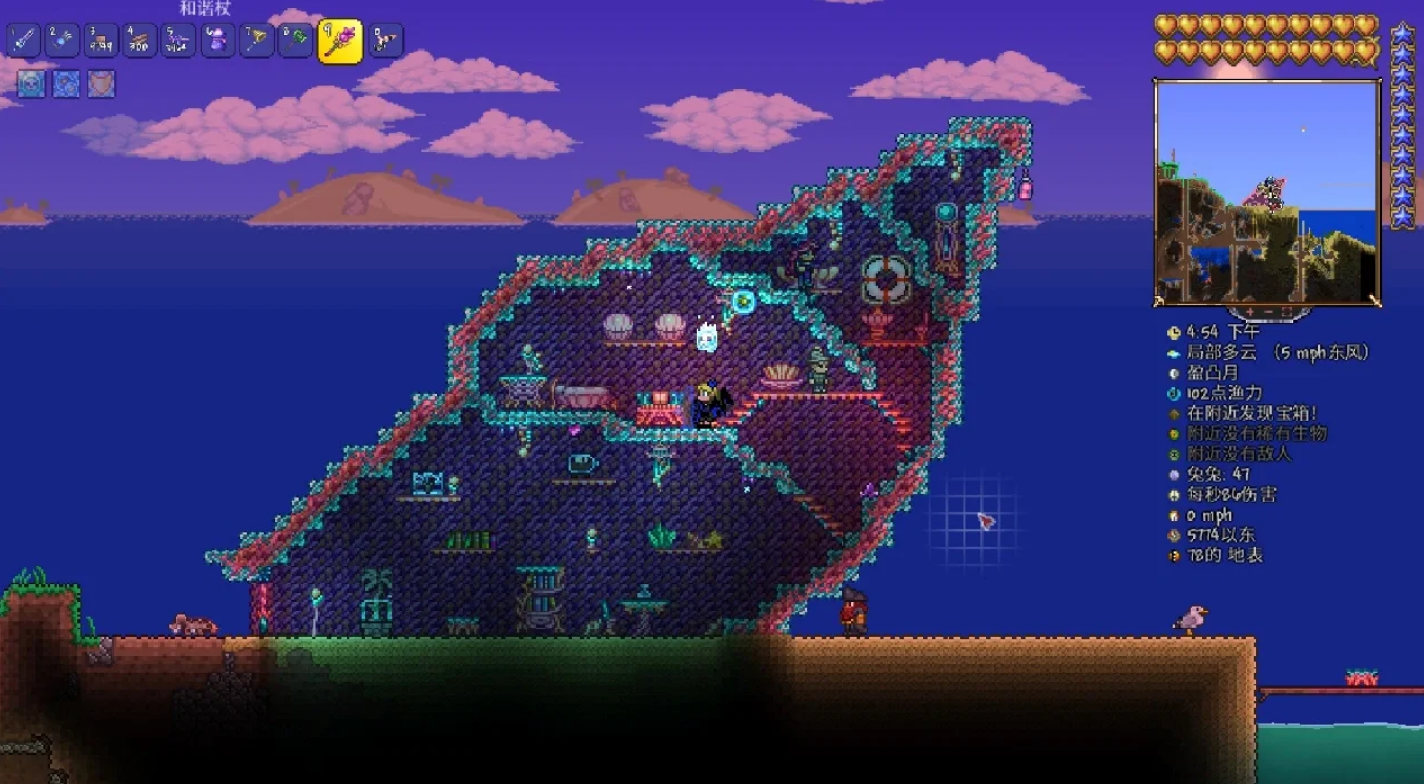Click the minimap view
1424x784 pixels.
coord(1267,191)
